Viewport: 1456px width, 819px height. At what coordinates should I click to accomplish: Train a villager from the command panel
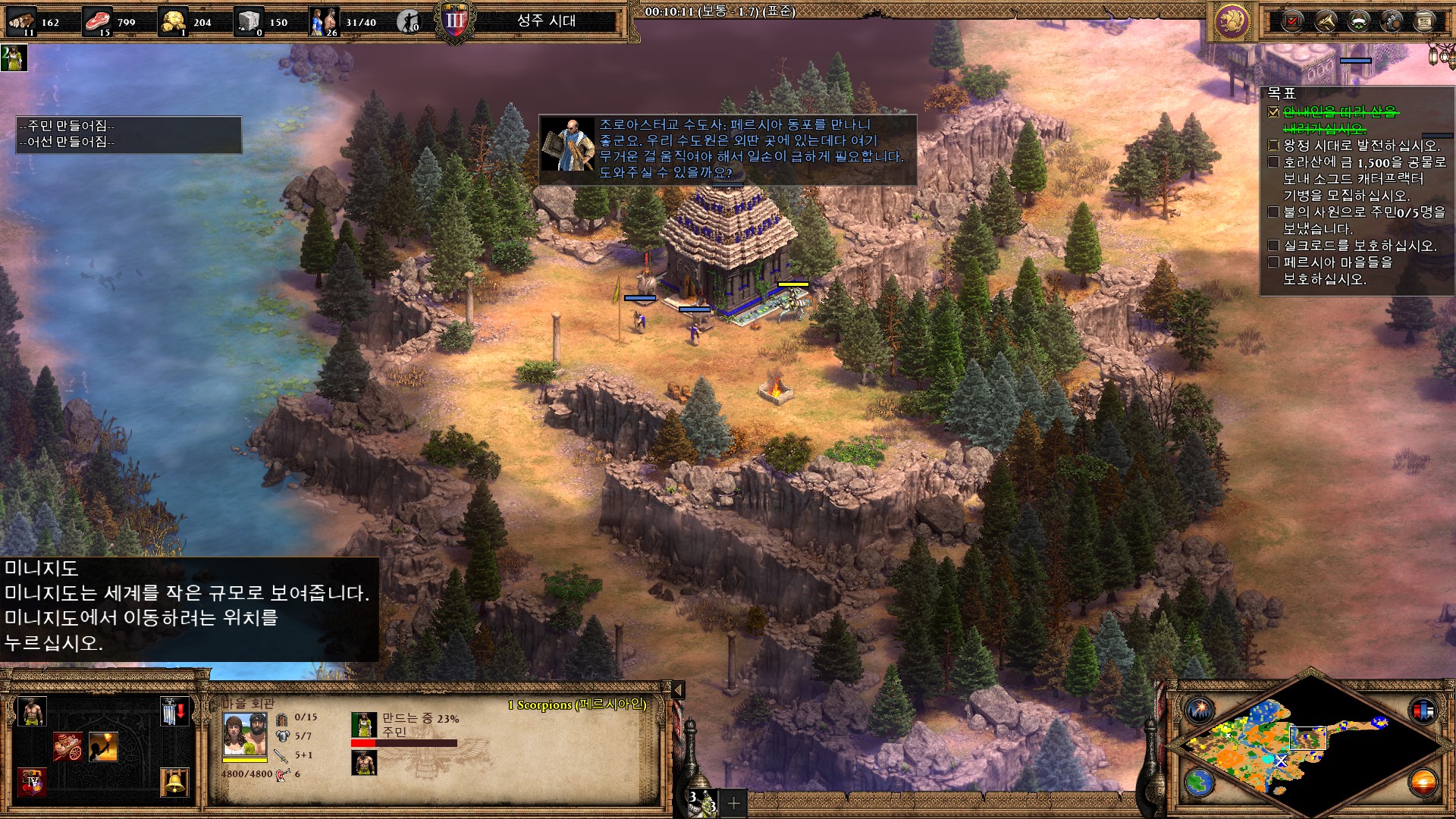click(x=32, y=712)
